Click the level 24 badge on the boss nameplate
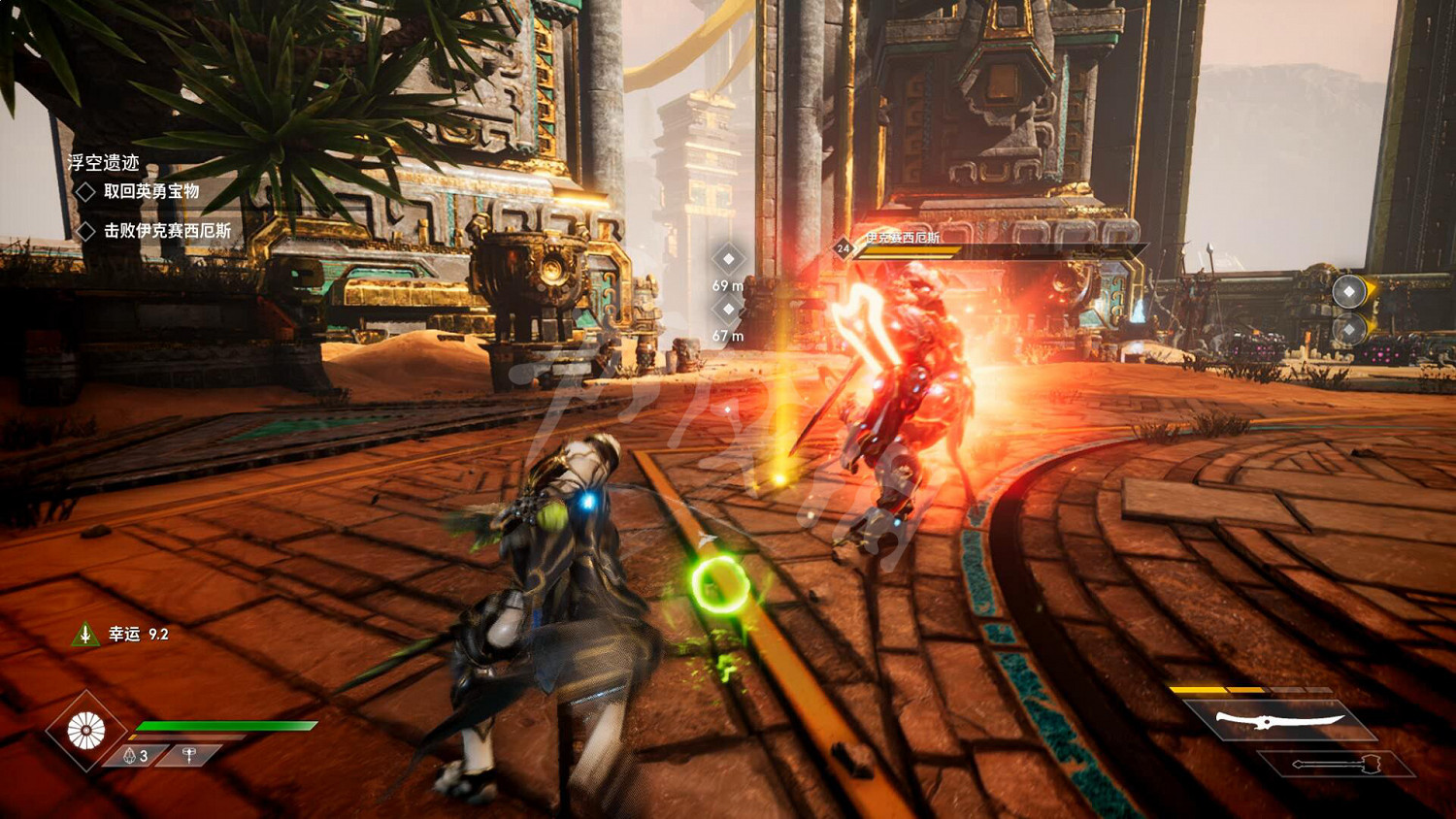 coord(843,248)
